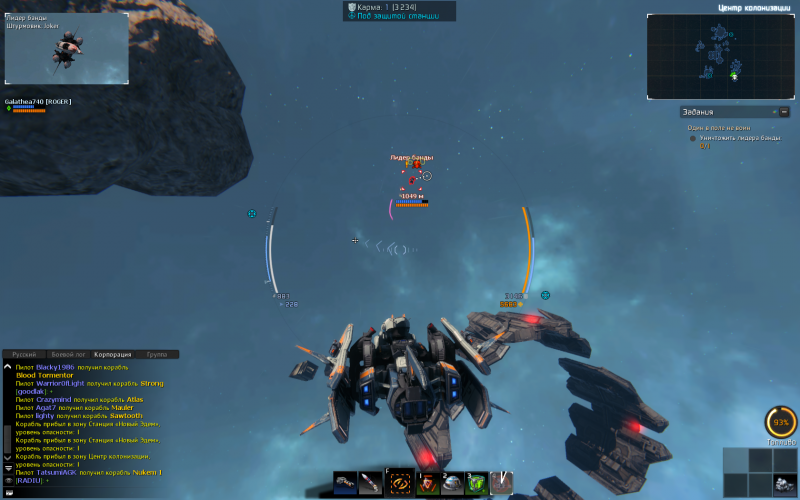
Task: Activate the green cube module in slot 3
Action: (x=477, y=483)
